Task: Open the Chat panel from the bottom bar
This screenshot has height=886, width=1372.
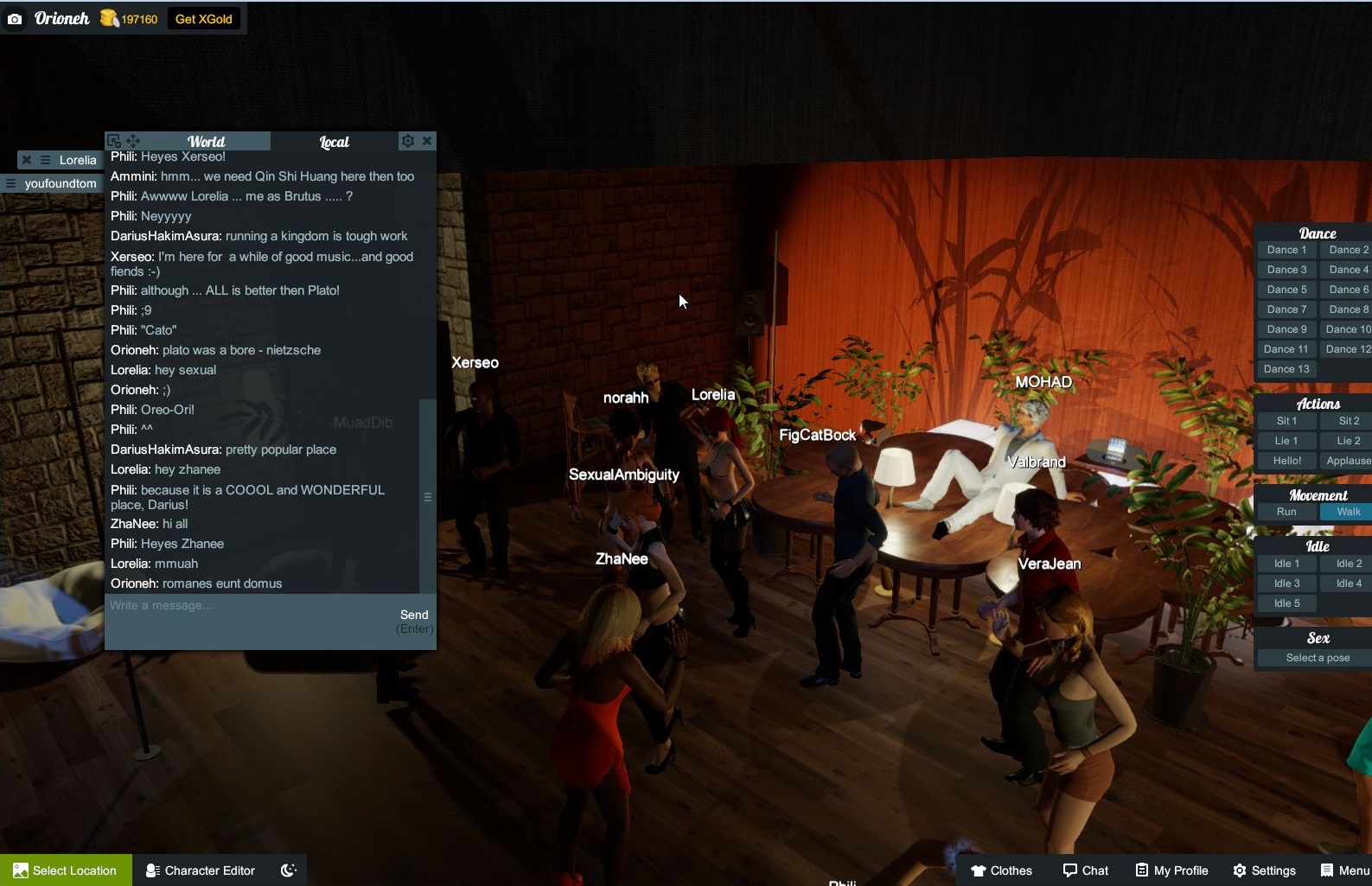Action: point(1086,870)
